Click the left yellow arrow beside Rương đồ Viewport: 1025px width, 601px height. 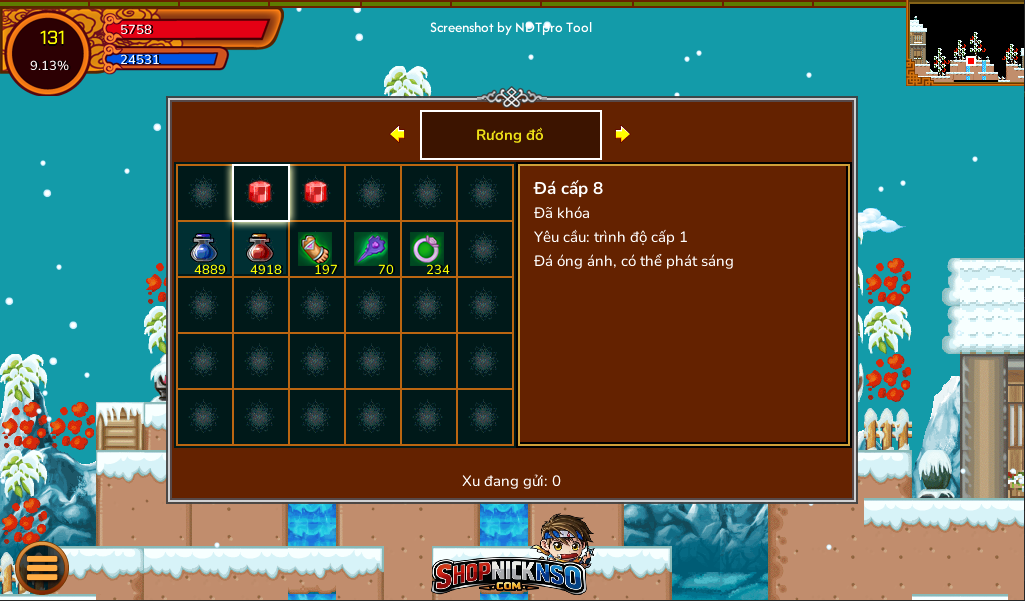click(x=398, y=134)
